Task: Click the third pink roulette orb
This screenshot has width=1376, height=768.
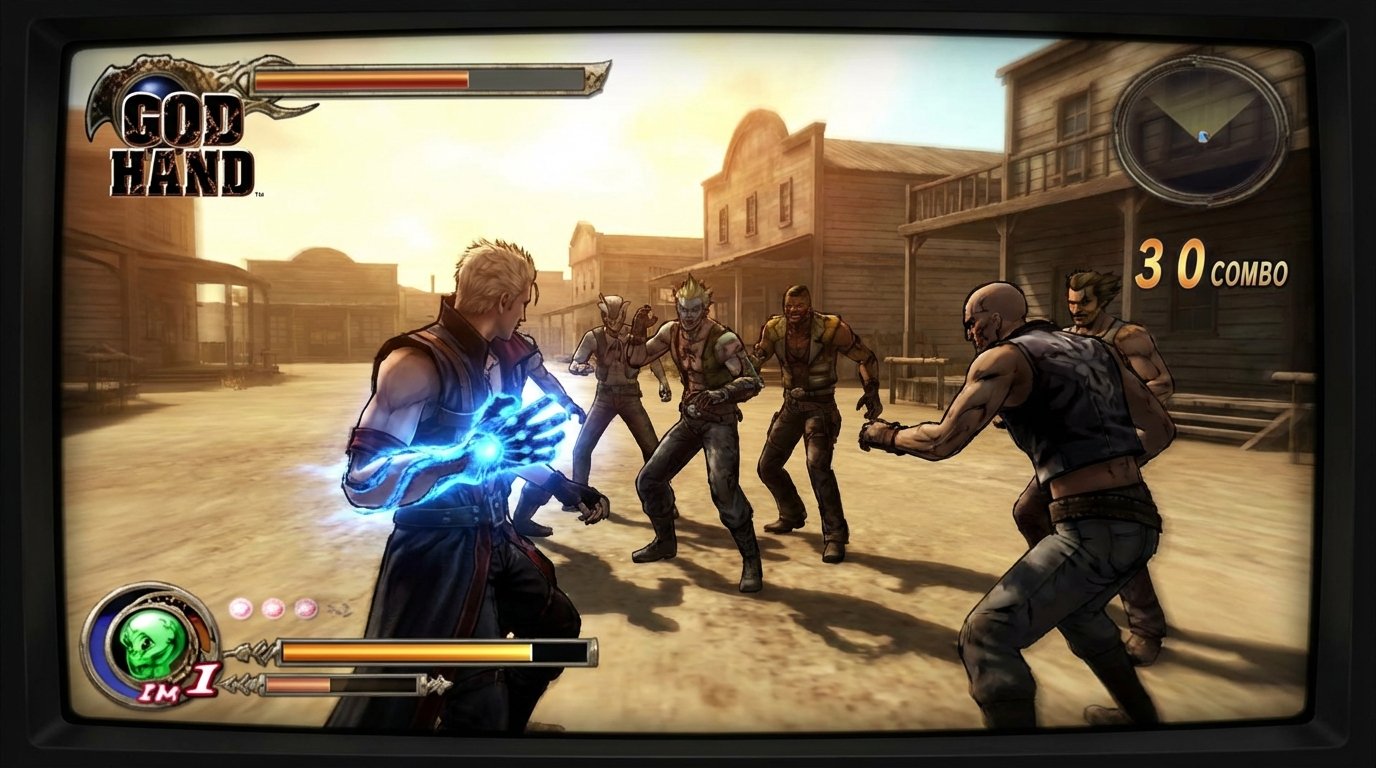Action: (x=307, y=608)
